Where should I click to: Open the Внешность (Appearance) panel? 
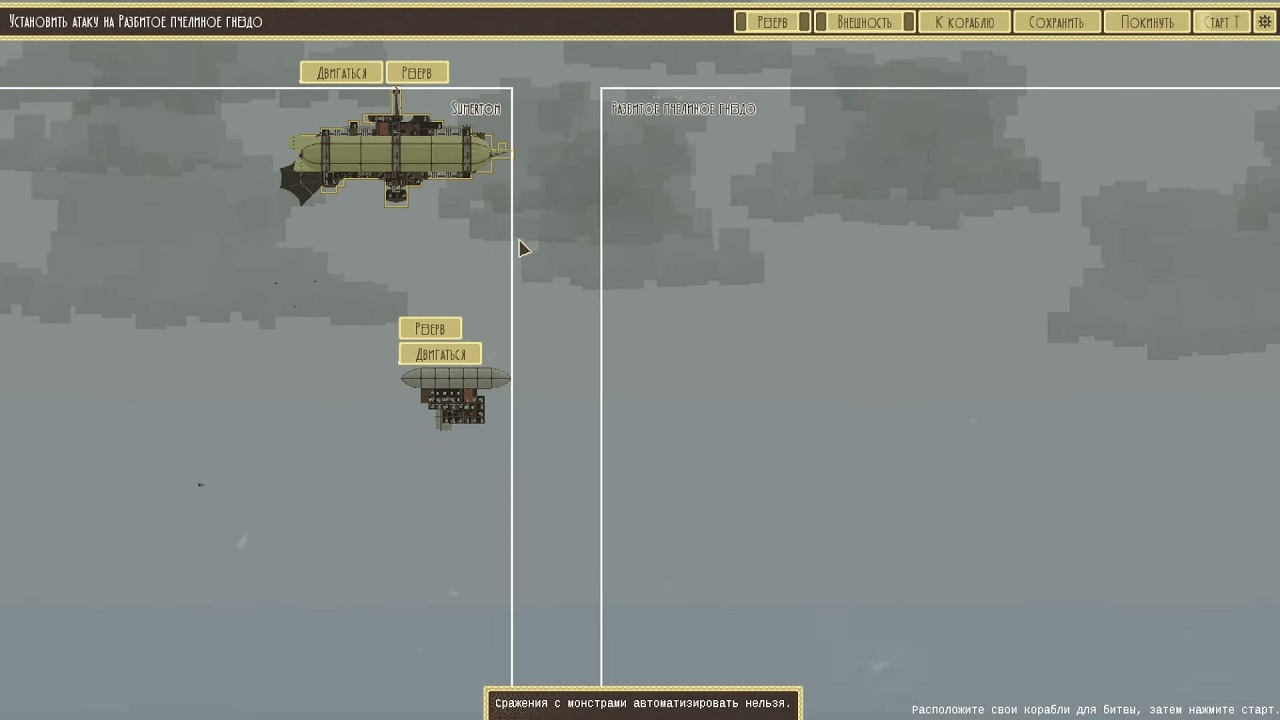tap(862, 20)
